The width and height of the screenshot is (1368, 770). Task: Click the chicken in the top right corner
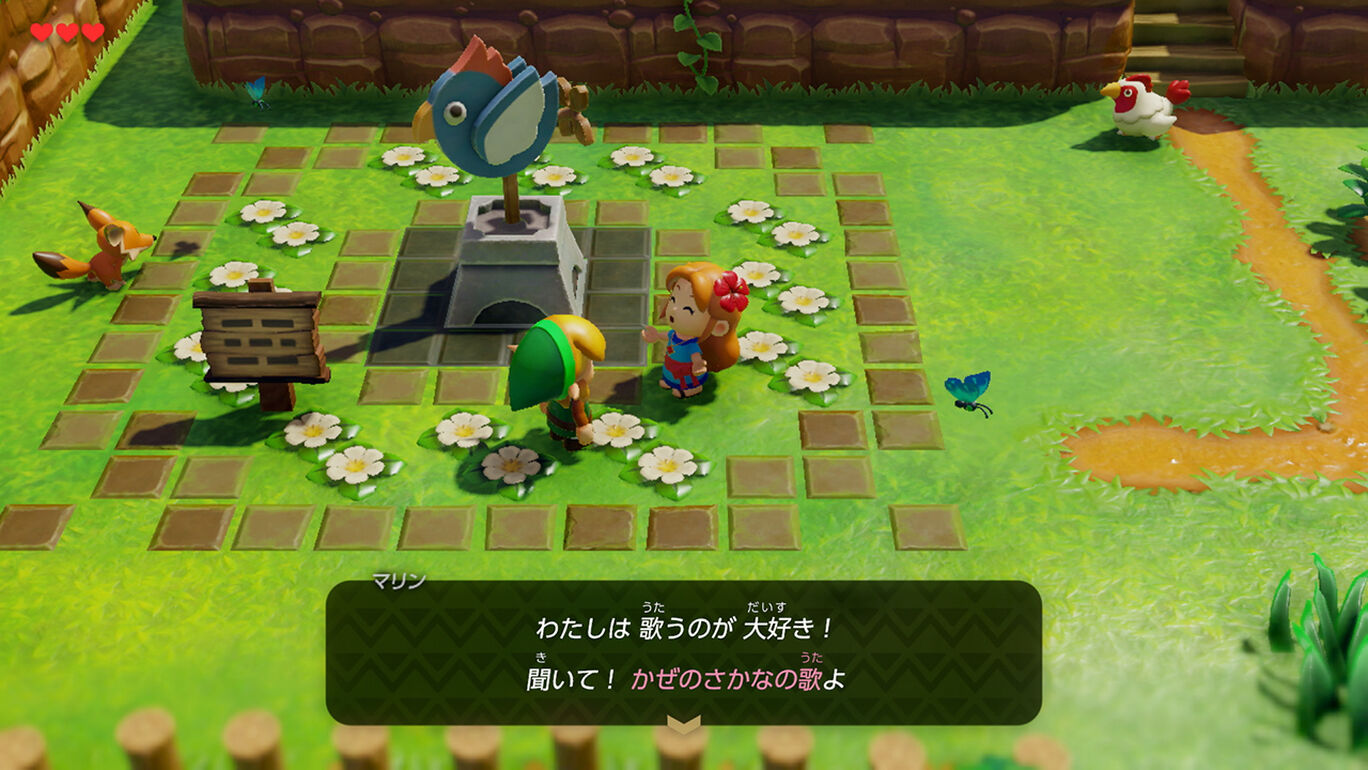coord(1145,107)
